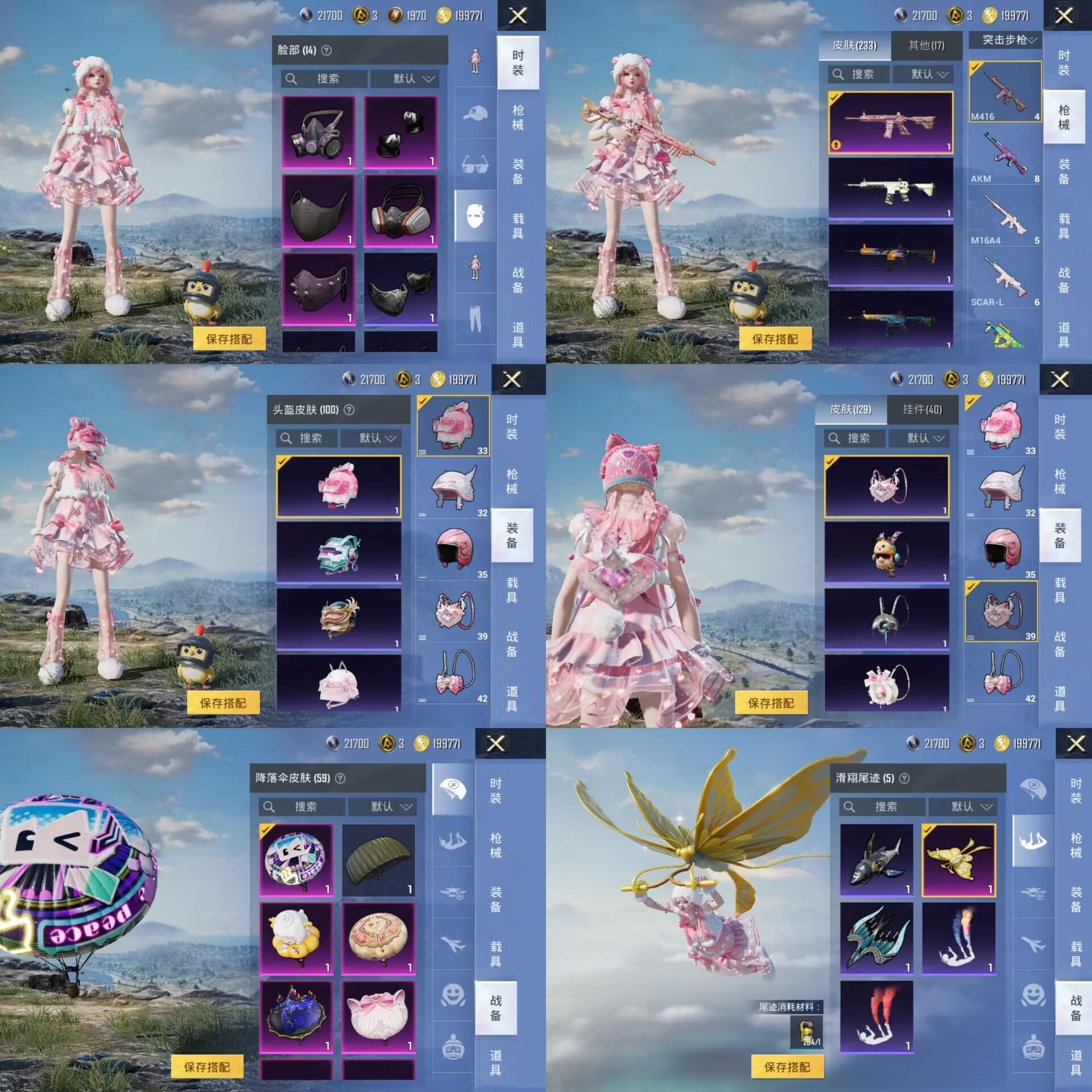Pick the red smoke glide trail
Viewport: 1092px width, 1092px height.
coord(876,1017)
